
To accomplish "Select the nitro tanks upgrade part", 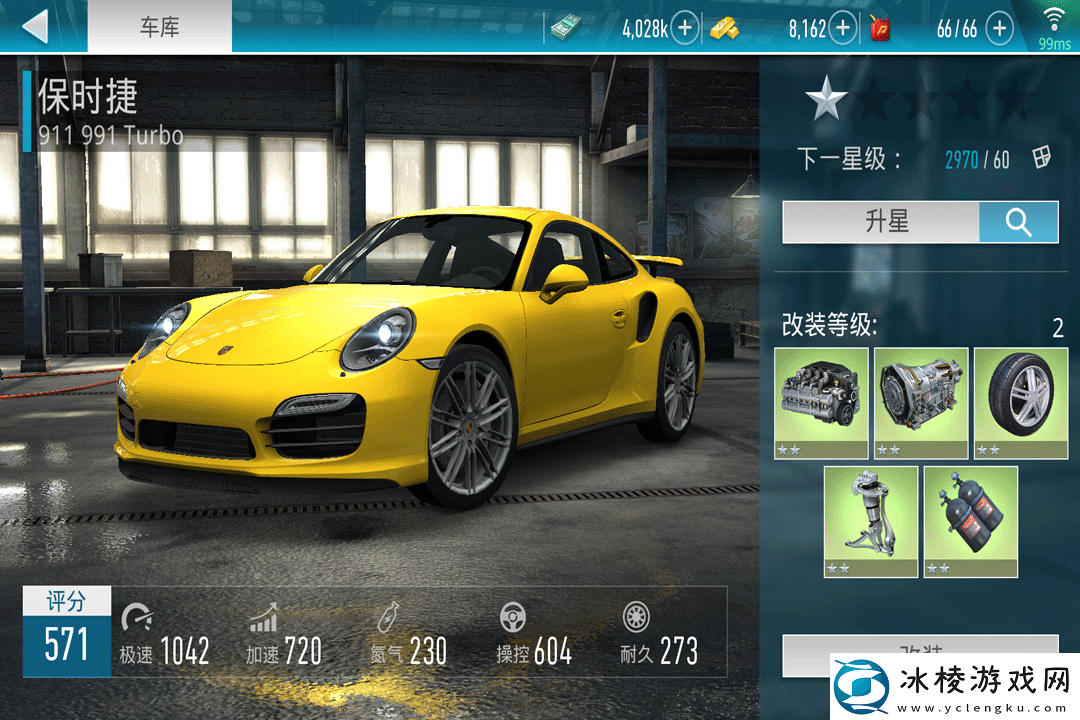I will pos(970,521).
